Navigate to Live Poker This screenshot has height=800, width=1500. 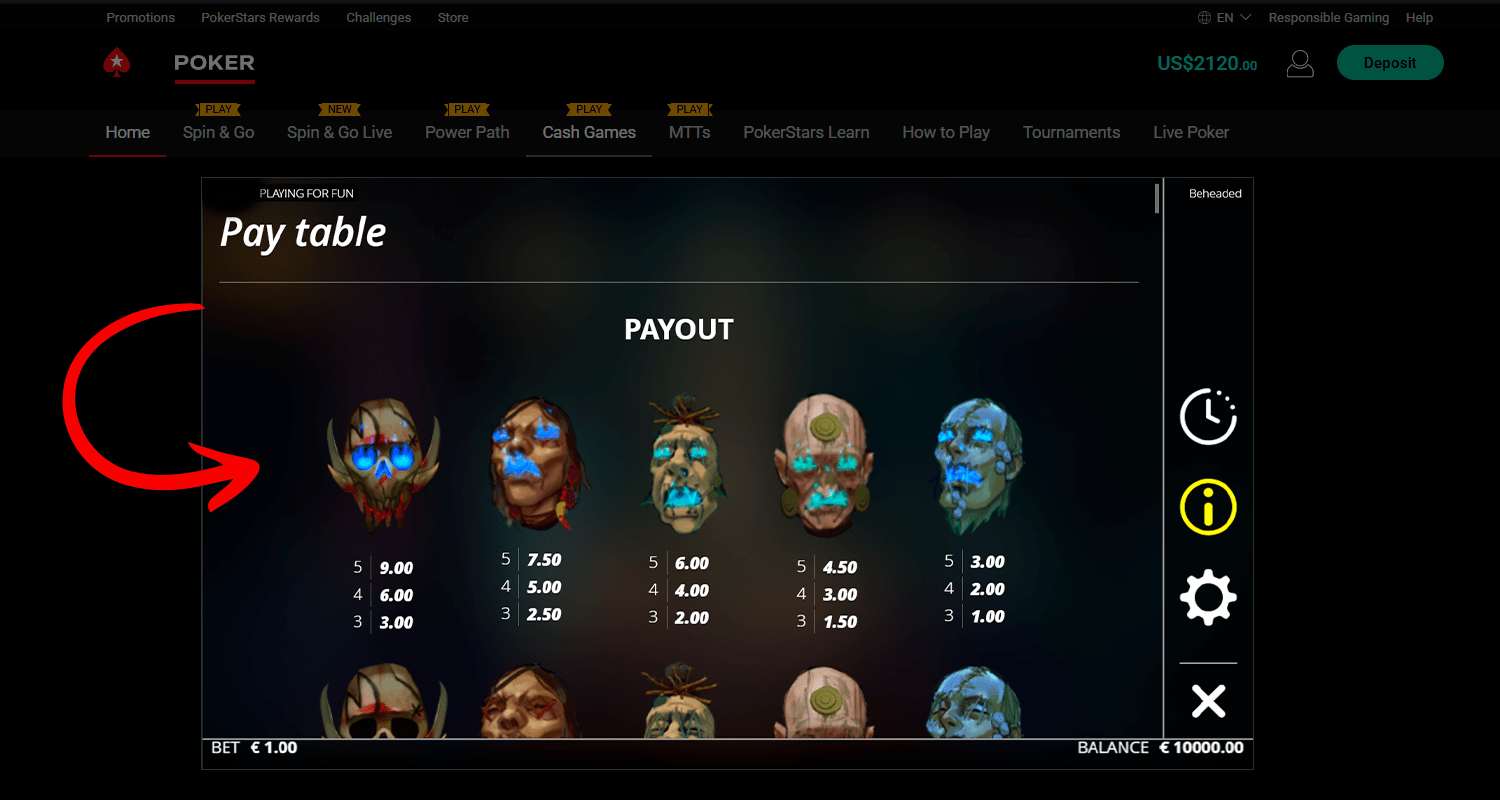click(1190, 132)
